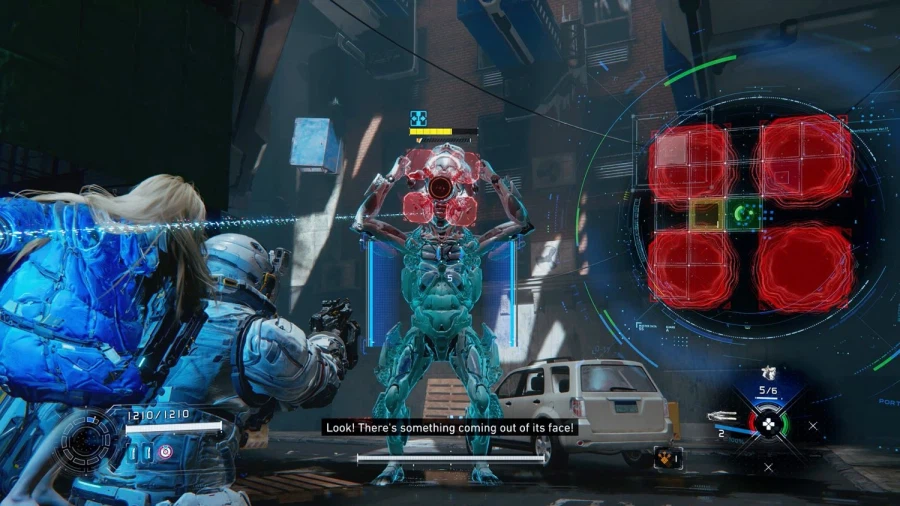Activate the red-ringed target ability icon
Screen dimensions: 900x506
(x=165, y=452)
